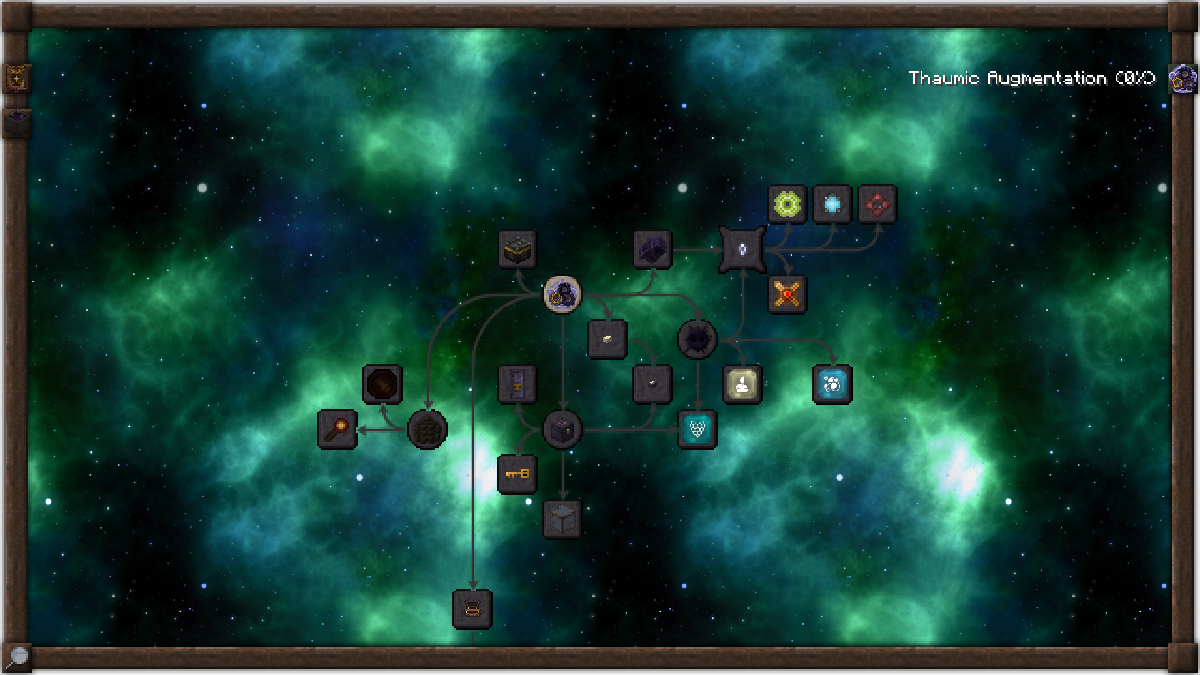The width and height of the screenshot is (1200, 675).
Task: Select the red diamond-ring research node
Action: point(877,204)
